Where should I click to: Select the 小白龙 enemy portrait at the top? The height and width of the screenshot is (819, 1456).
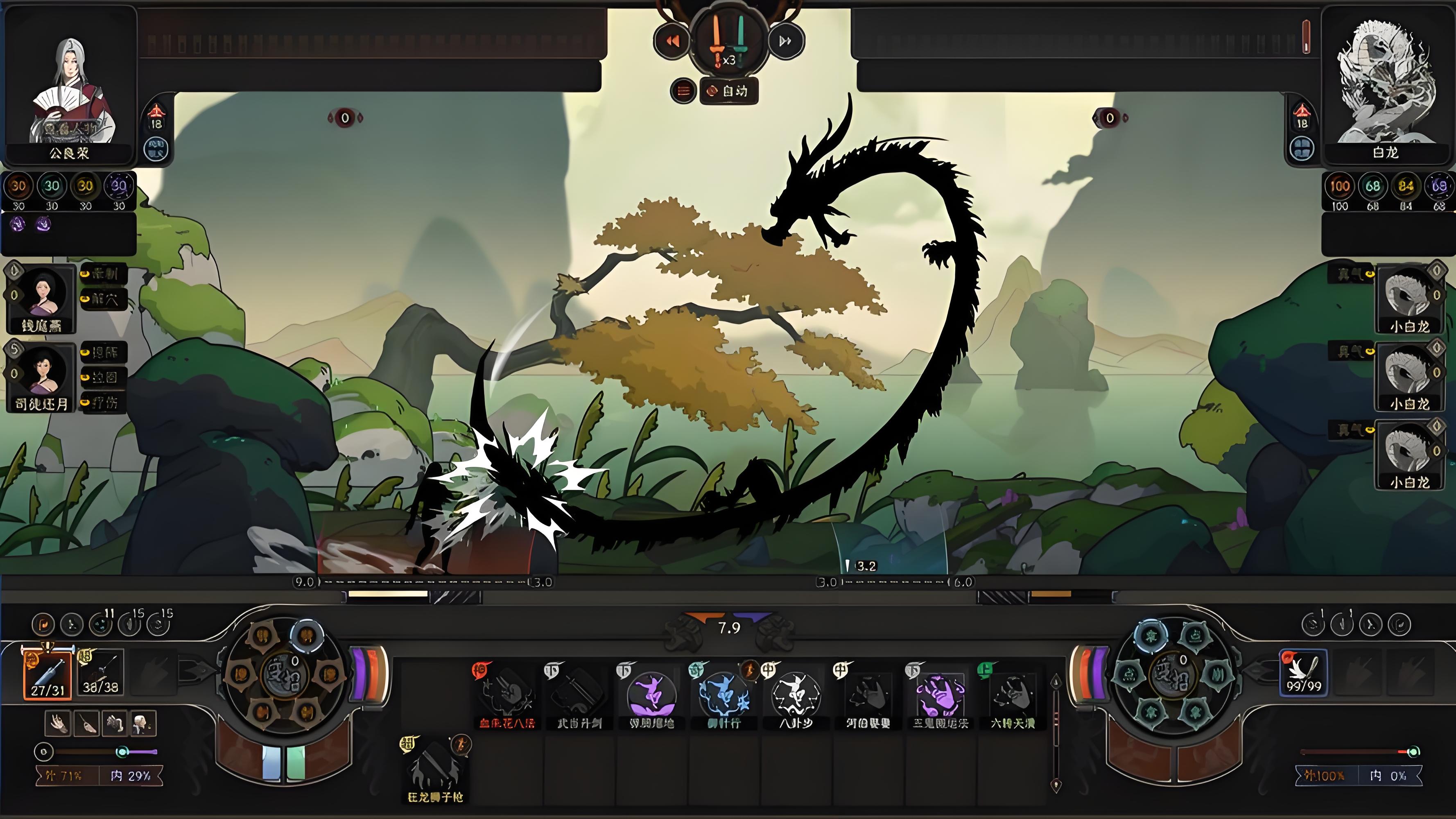pyautogui.click(x=1409, y=297)
